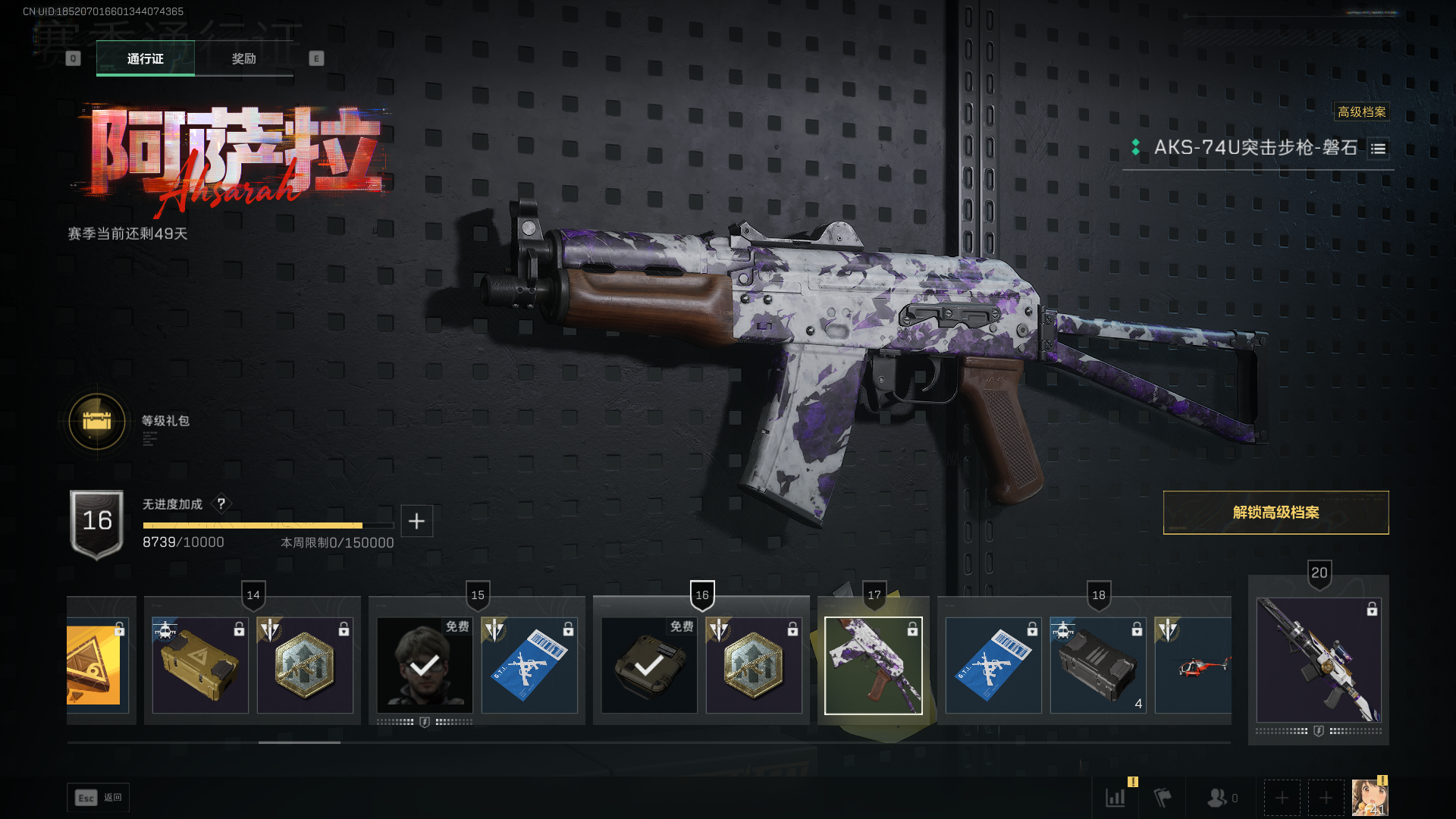
Task: Choose the red helicopter reward tile
Action: 1194,666
